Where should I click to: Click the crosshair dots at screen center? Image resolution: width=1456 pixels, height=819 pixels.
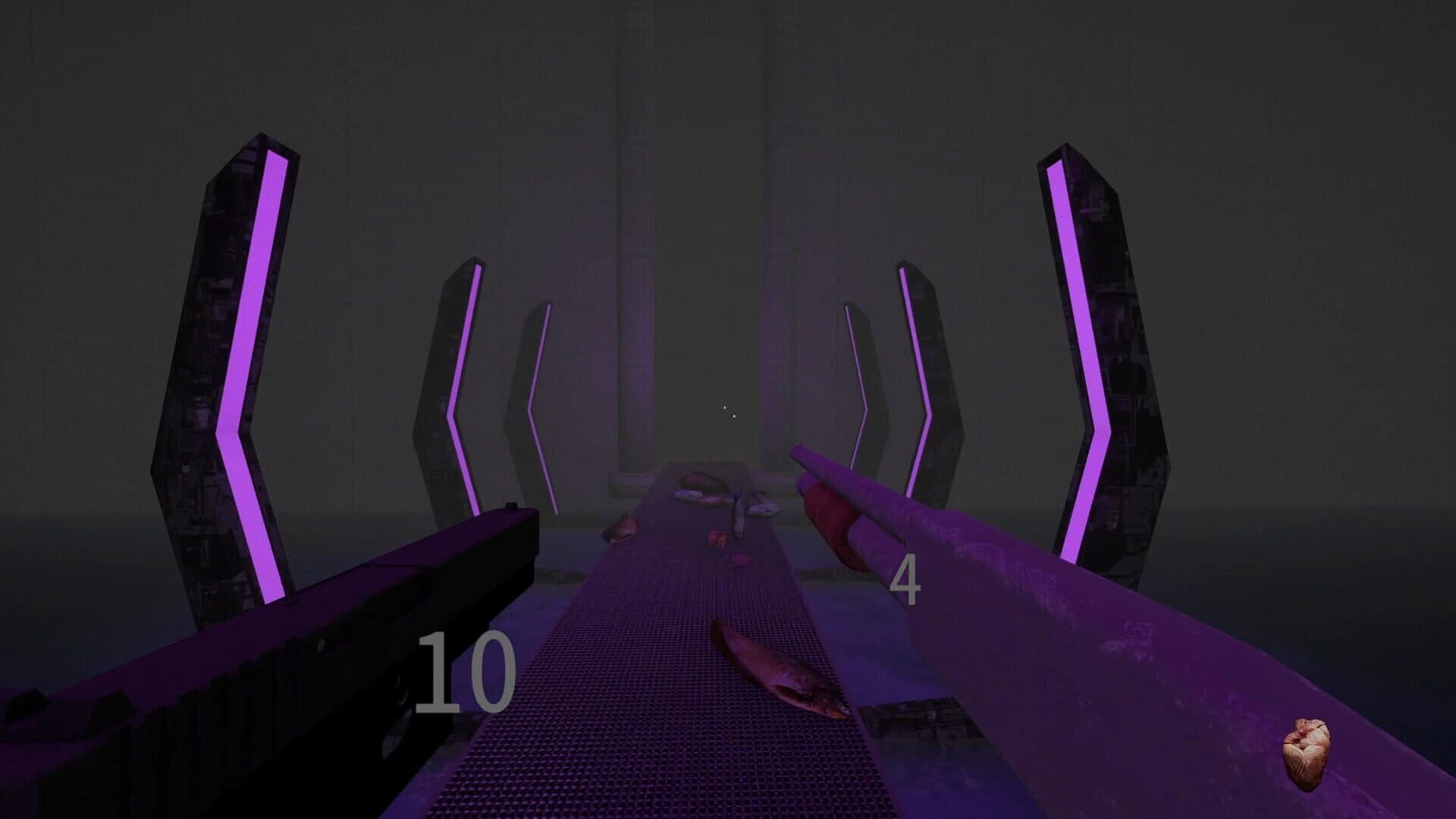coord(730,412)
